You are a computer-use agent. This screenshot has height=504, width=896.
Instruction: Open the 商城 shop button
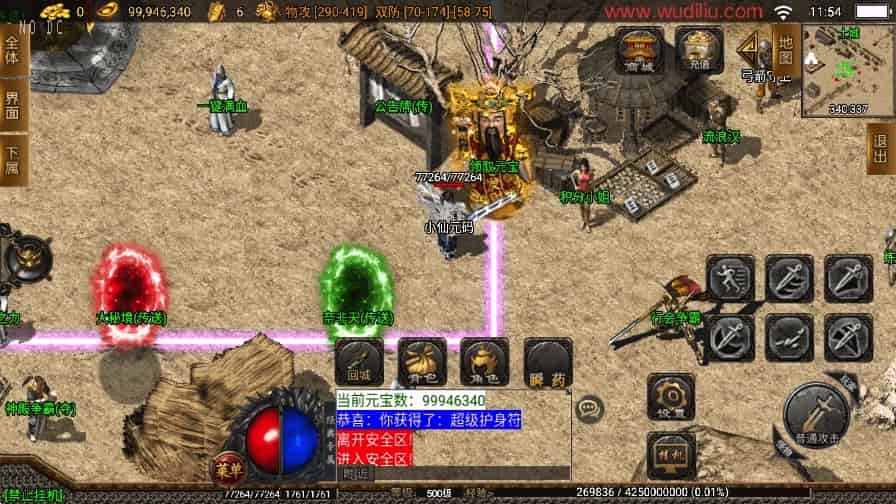click(x=639, y=50)
